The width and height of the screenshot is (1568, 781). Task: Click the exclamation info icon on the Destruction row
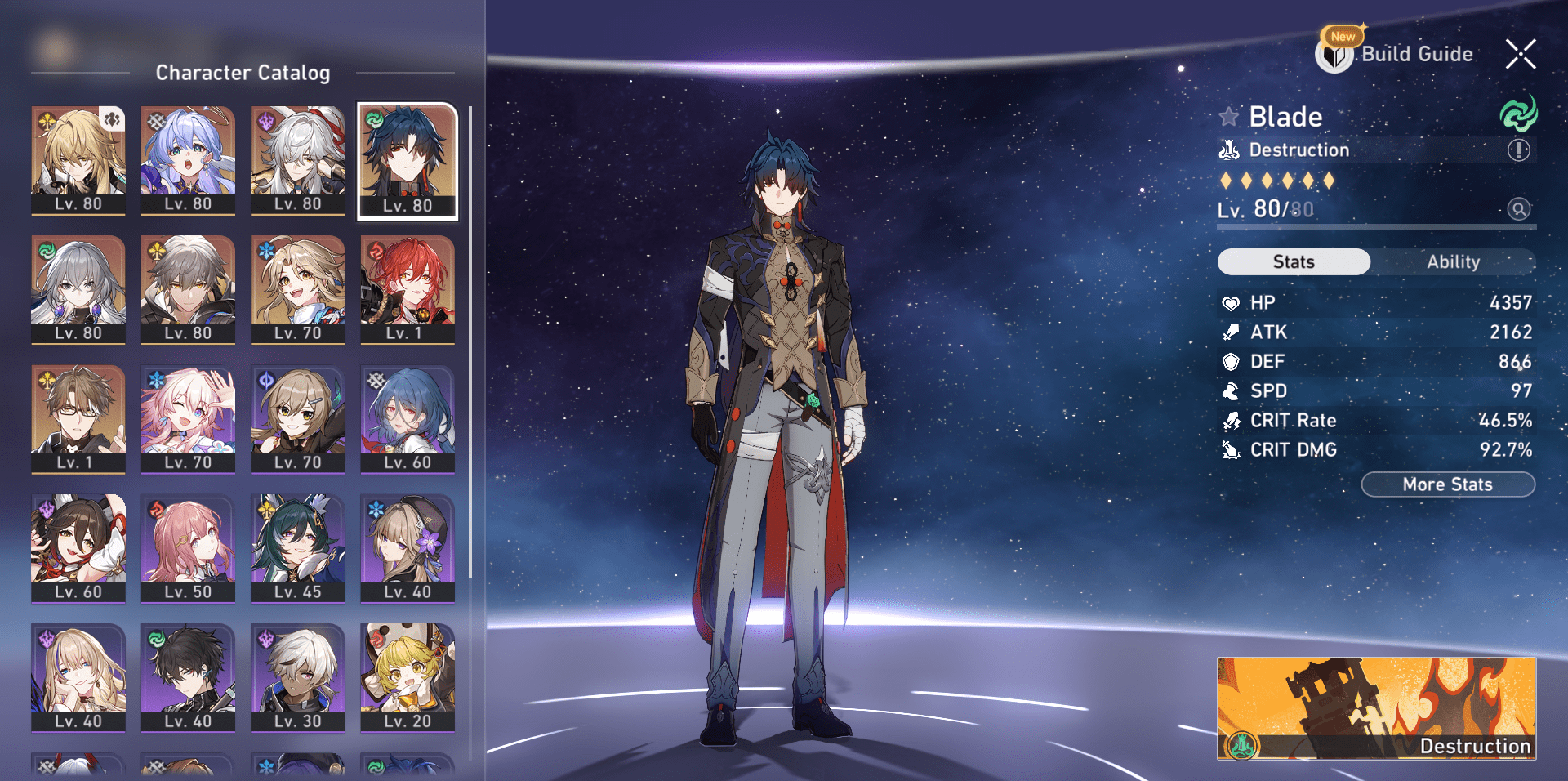[1517, 150]
